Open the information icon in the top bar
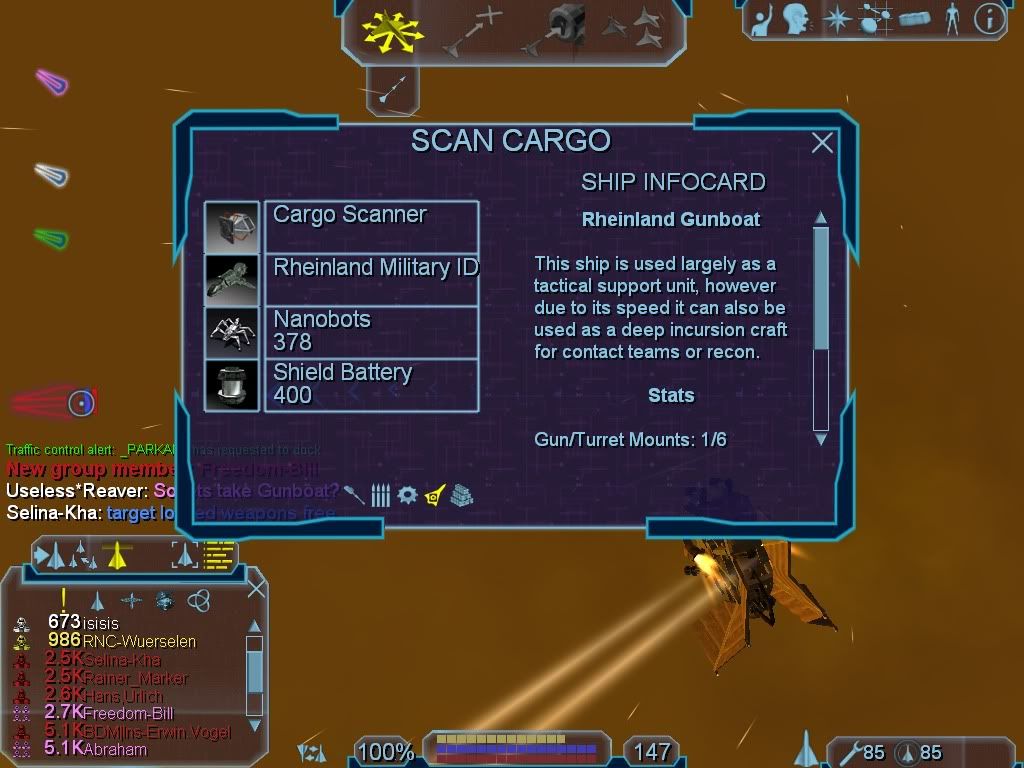Viewport: 1024px width, 768px height. 989,19
